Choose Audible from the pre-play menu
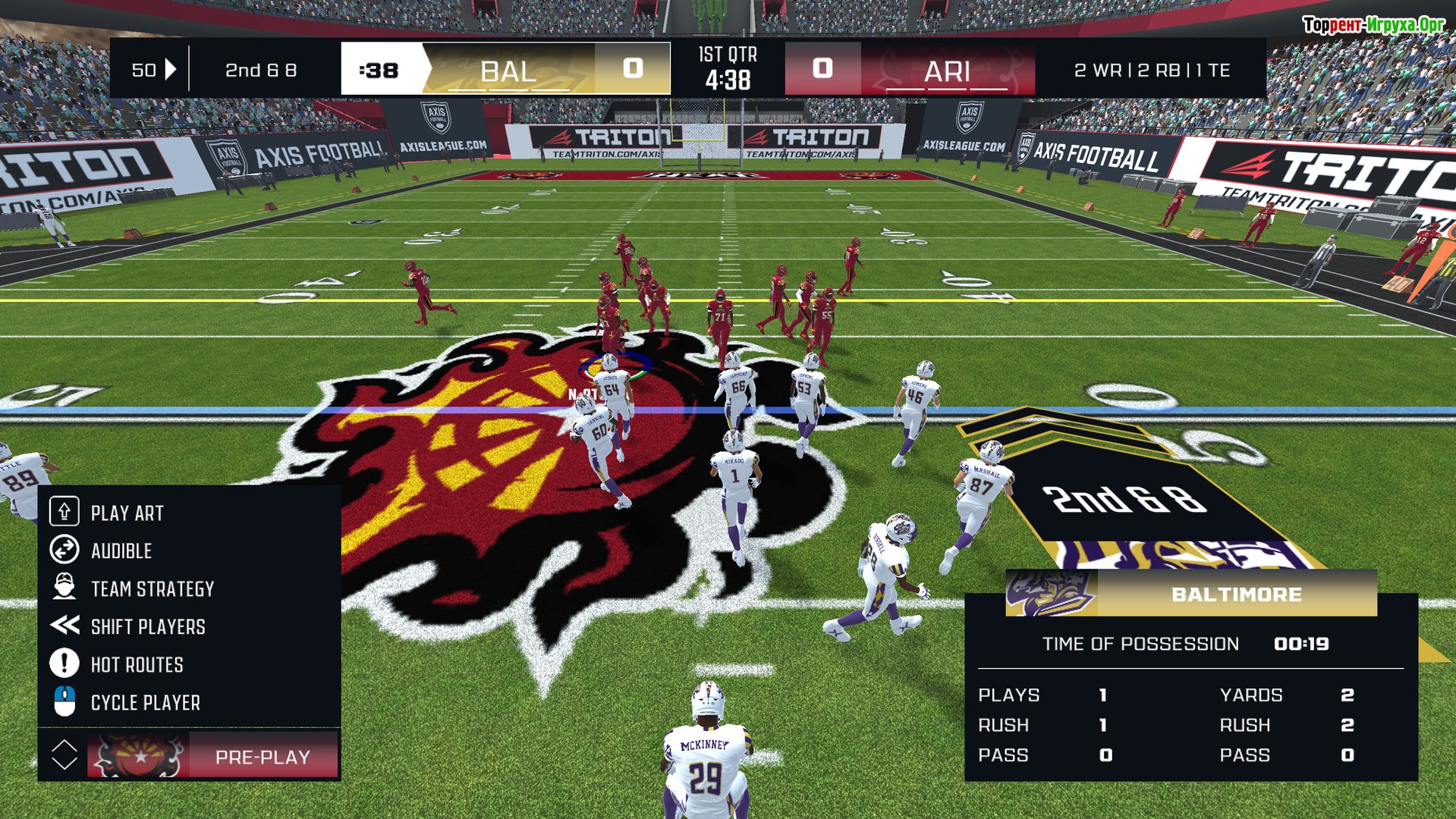The width and height of the screenshot is (1456, 819). click(121, 551)
